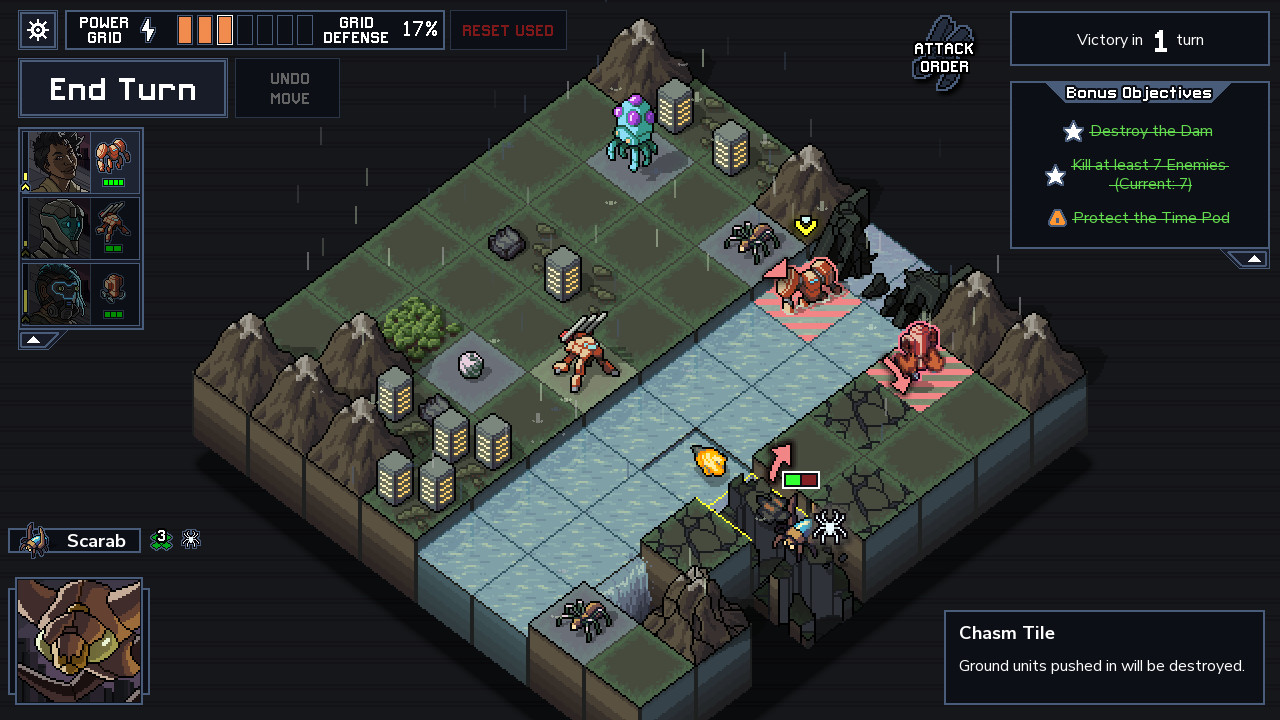The height and width of the screenshot is (720, 1280).
Task: Click the Victory in 1 turn banner
Action: coord(1139,39)
